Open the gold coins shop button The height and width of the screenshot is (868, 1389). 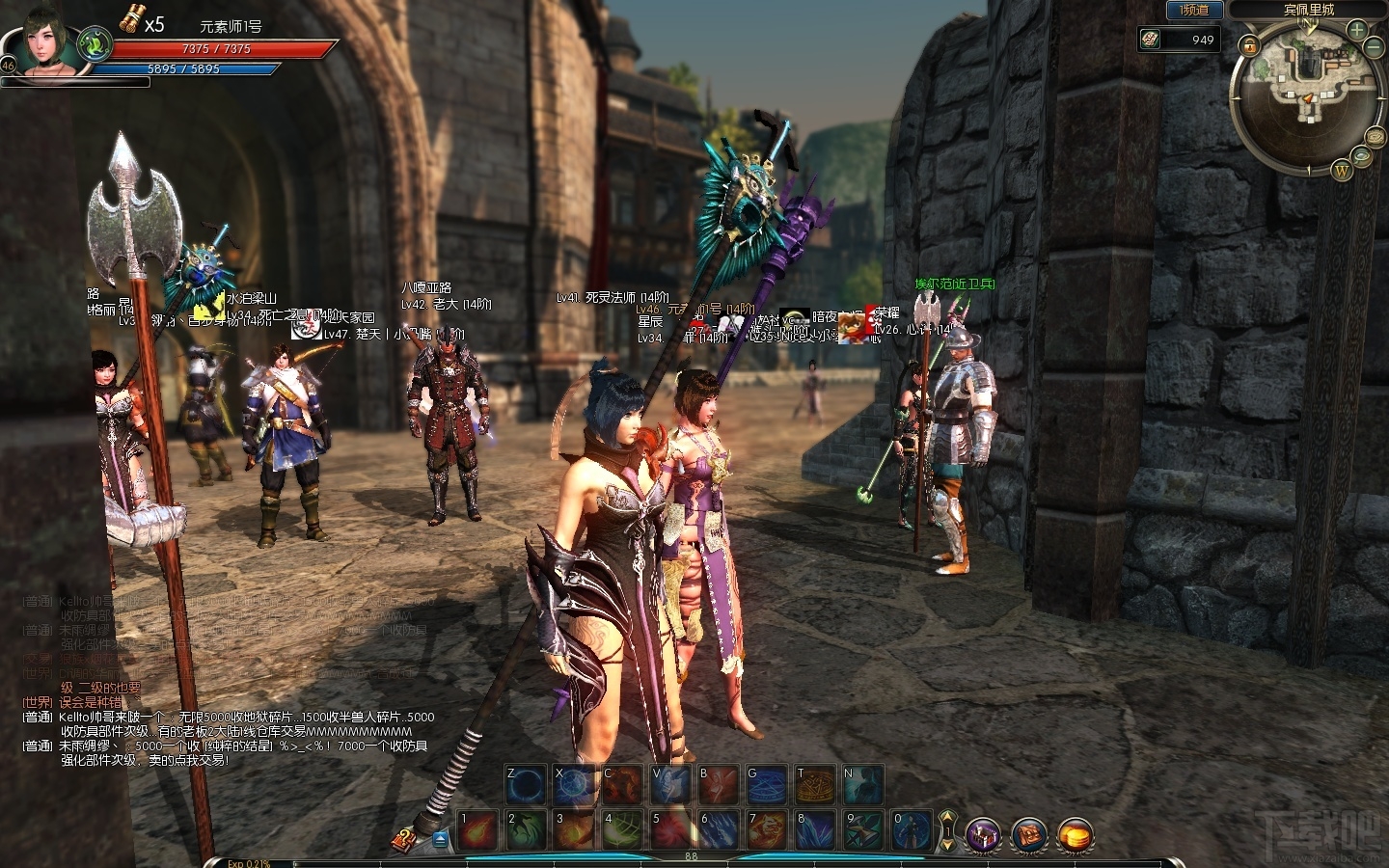click(x=1076, y=835)
